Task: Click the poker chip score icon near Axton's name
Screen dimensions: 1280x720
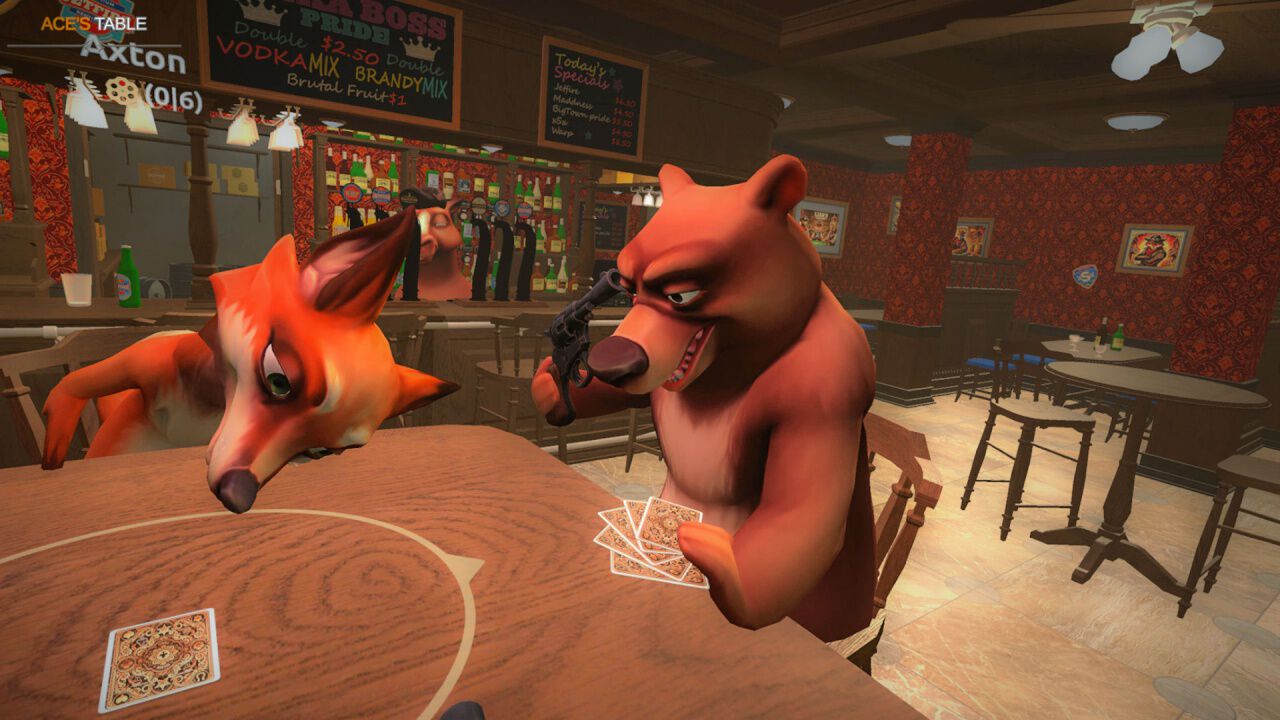Action: (122, 90)
